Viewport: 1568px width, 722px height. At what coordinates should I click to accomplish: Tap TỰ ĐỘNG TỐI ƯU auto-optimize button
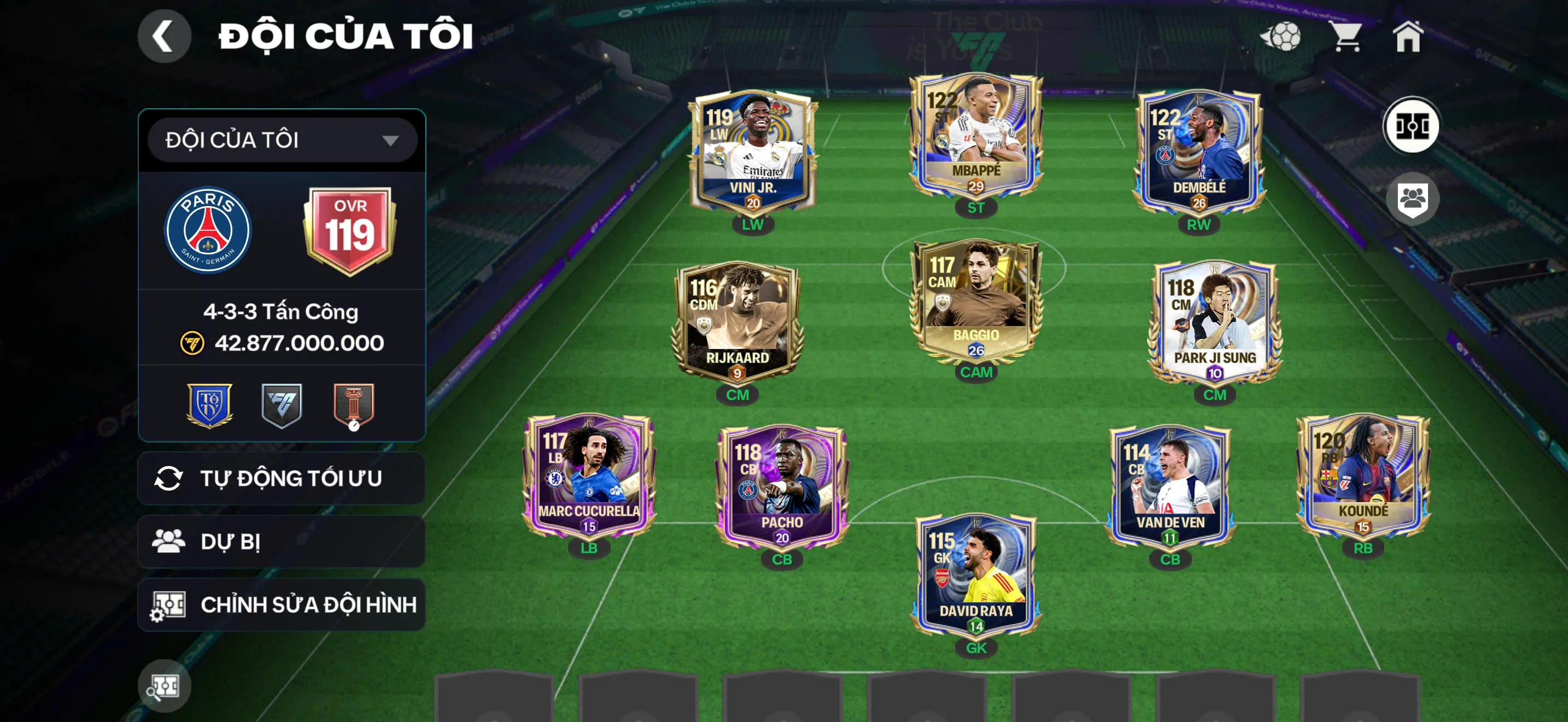coord(281,479)
